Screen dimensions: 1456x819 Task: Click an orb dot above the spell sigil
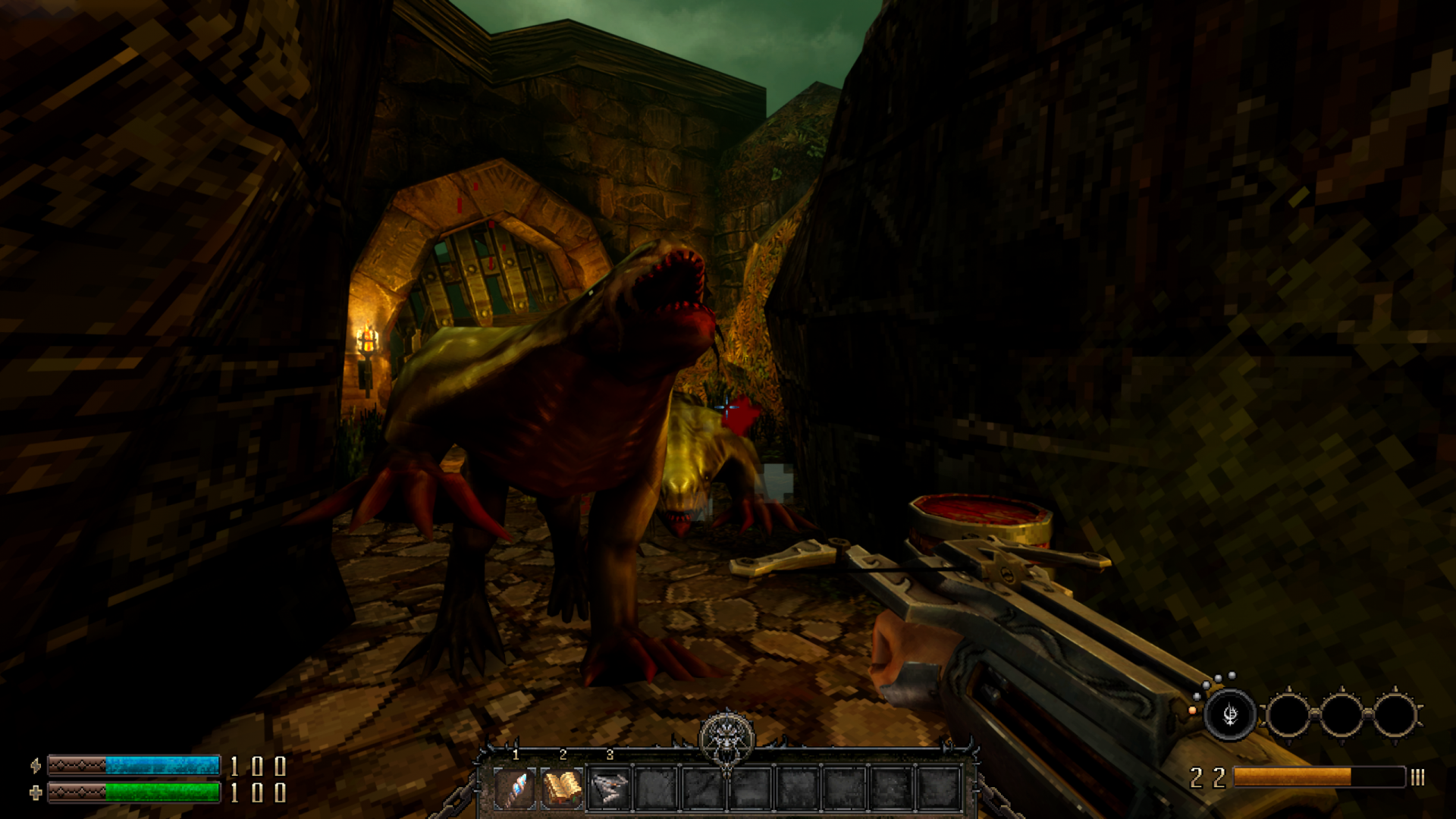point(1232,676)
